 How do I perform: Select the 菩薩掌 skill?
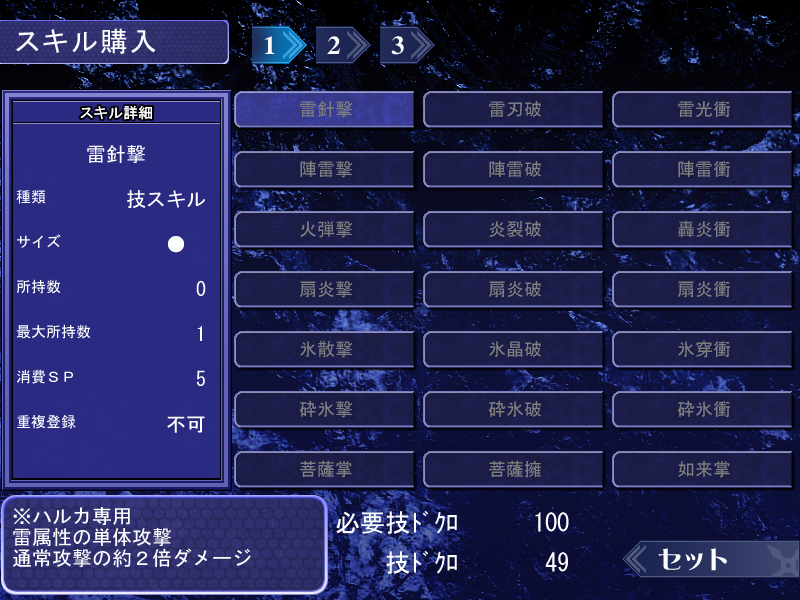point(325,468)
